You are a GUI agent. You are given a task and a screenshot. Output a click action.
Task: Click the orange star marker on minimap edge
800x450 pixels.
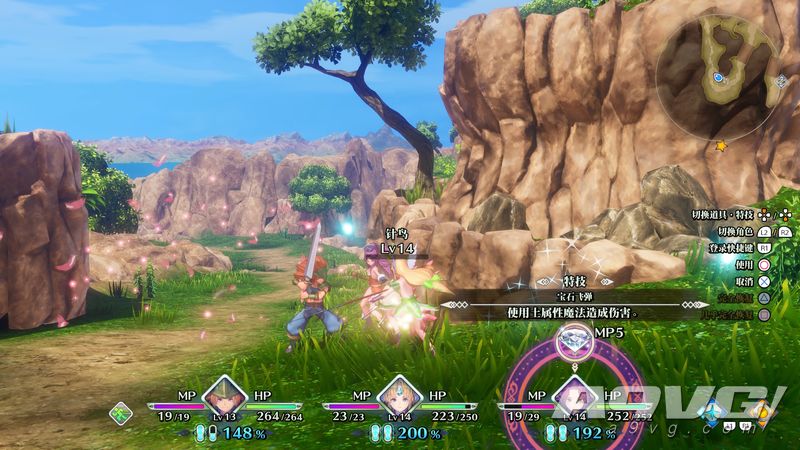721,146
